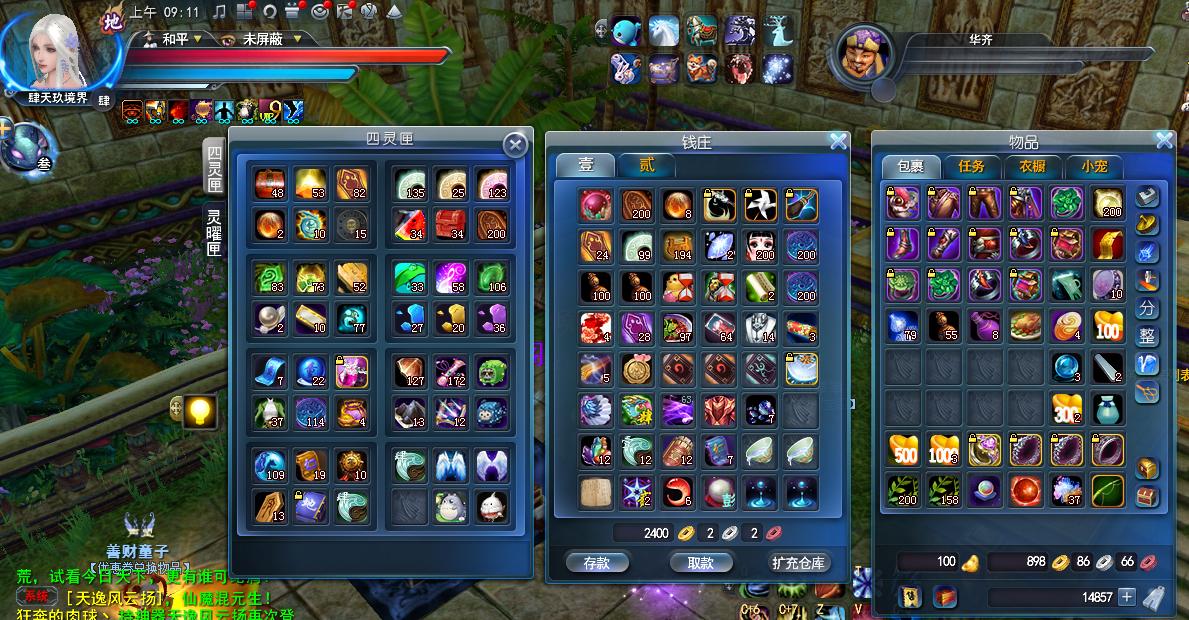Select bank page 壹 tab
Viewport: 1189px width, 620px height.
coord(586,166)
